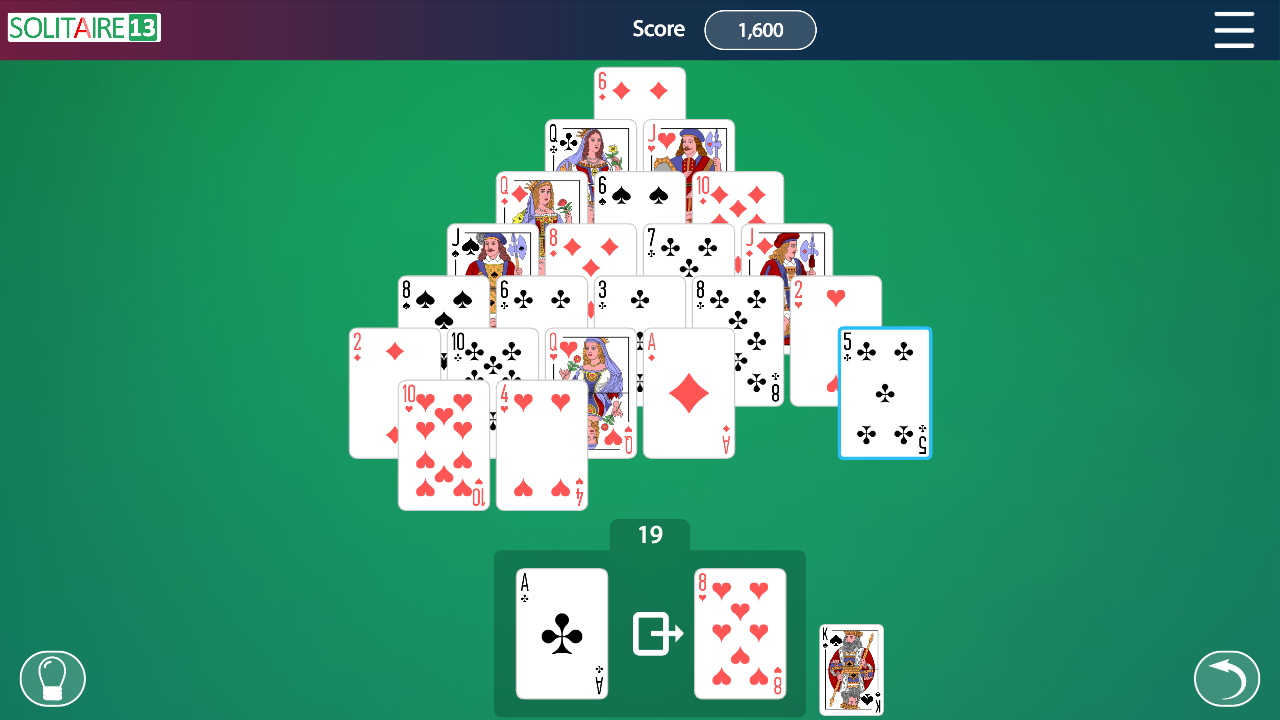Draw from the King of spades stock pile

point(850,668)
